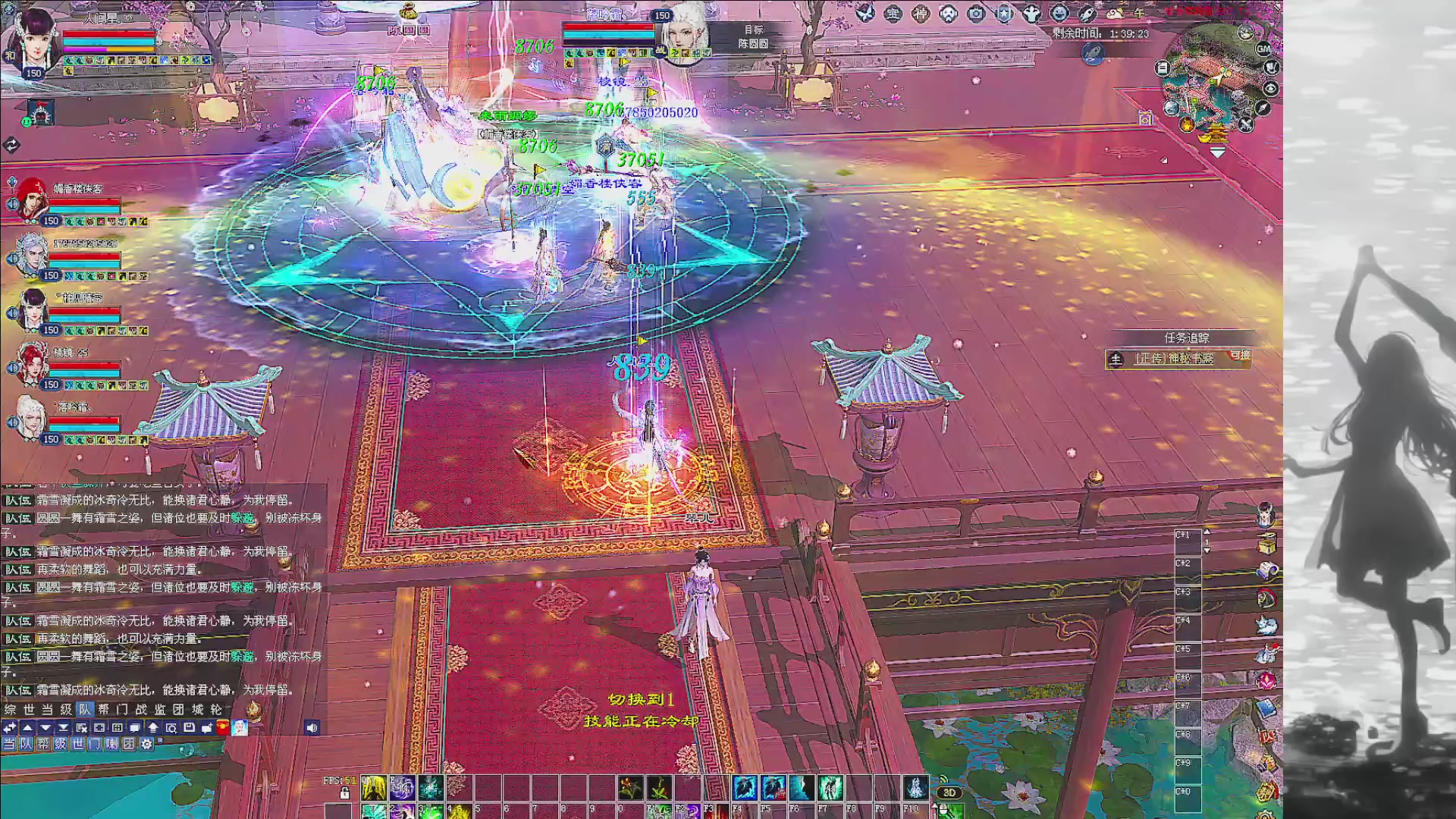
Task: Open the camera screenshot icon top toolbar
Action: [974, 14]
